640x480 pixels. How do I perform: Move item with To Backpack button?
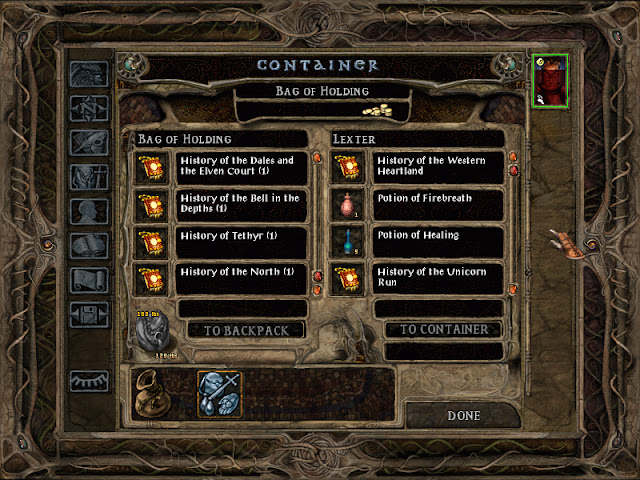click(x=247, y=330)
